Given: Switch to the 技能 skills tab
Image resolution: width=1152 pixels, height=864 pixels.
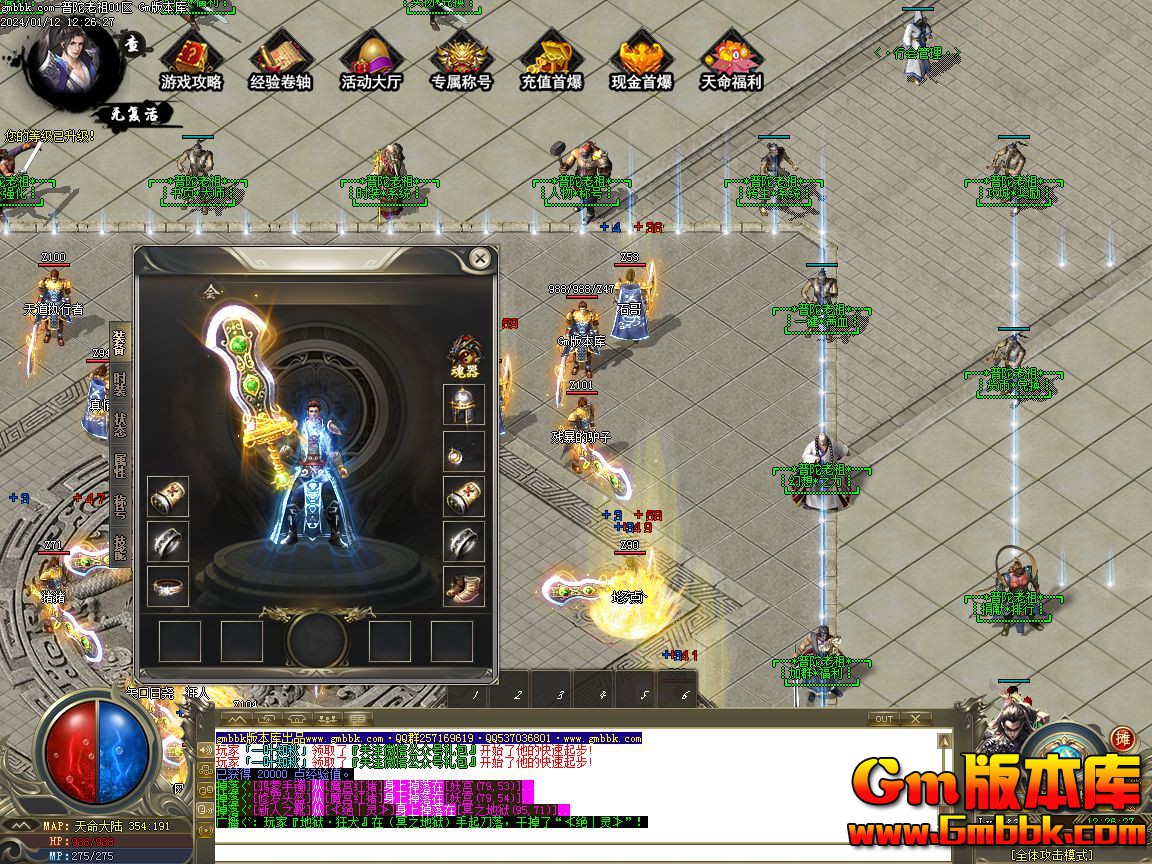Looking at the screenshot, I should pyautogui.click(x=120, y=545).
